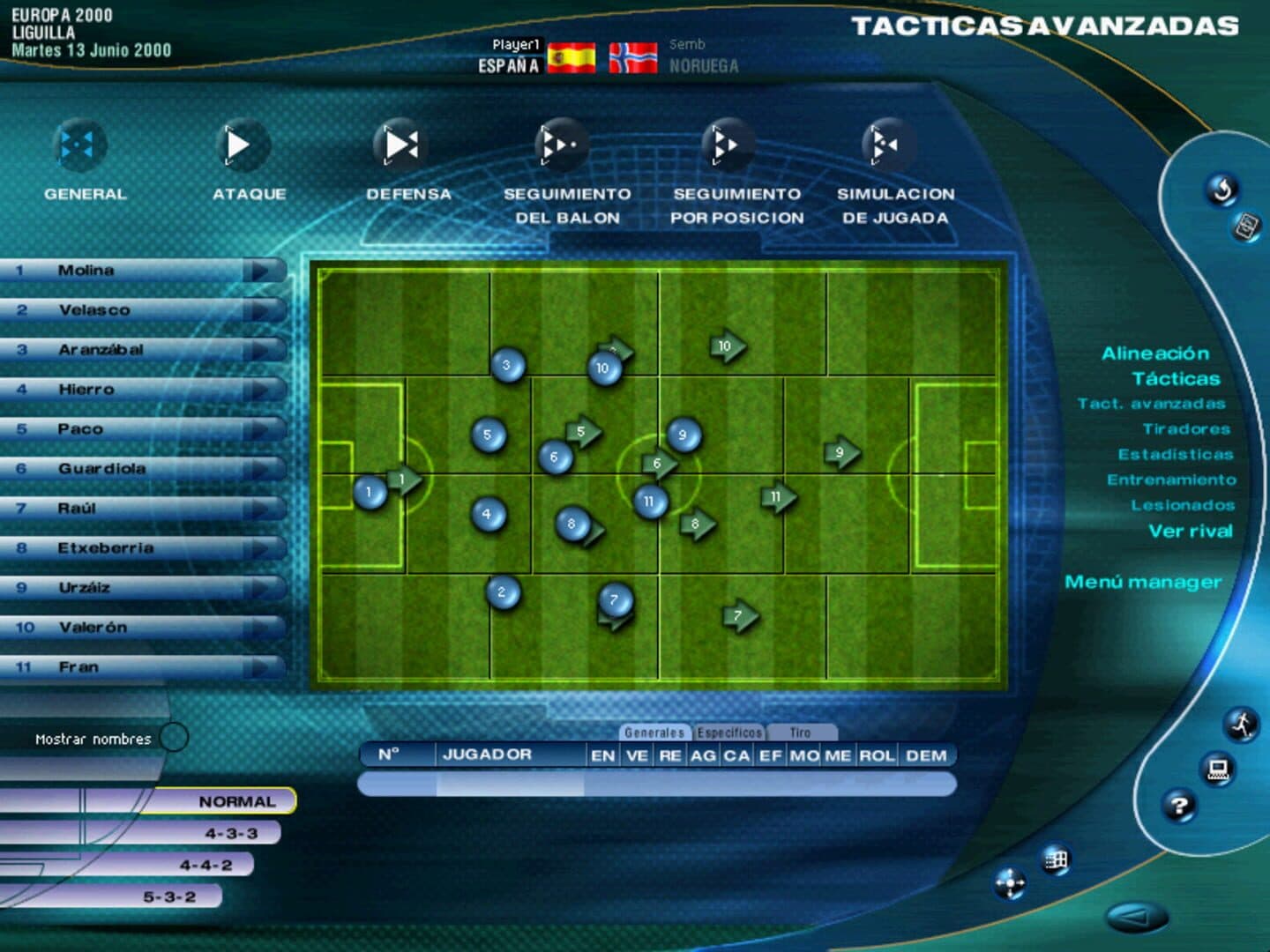This screenshot has width=1270, height=952.
Task: Choose the 4-3-3 formation
Action: (x=231, y=833)
